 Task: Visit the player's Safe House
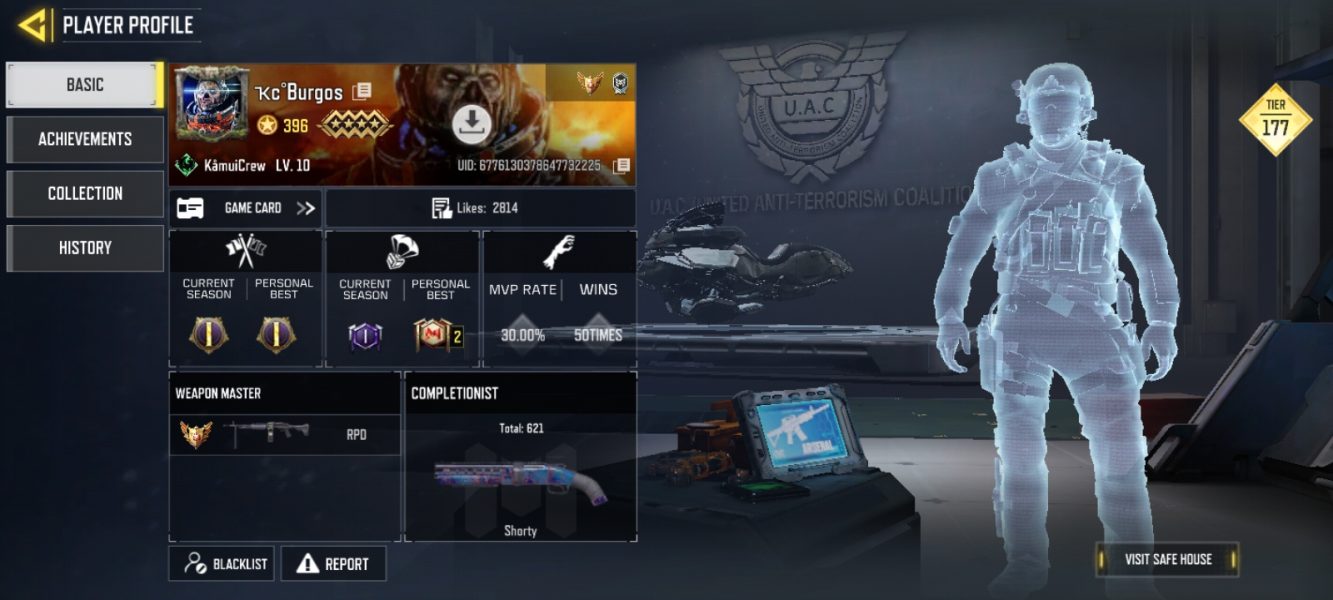click(x=1167, y=559)
